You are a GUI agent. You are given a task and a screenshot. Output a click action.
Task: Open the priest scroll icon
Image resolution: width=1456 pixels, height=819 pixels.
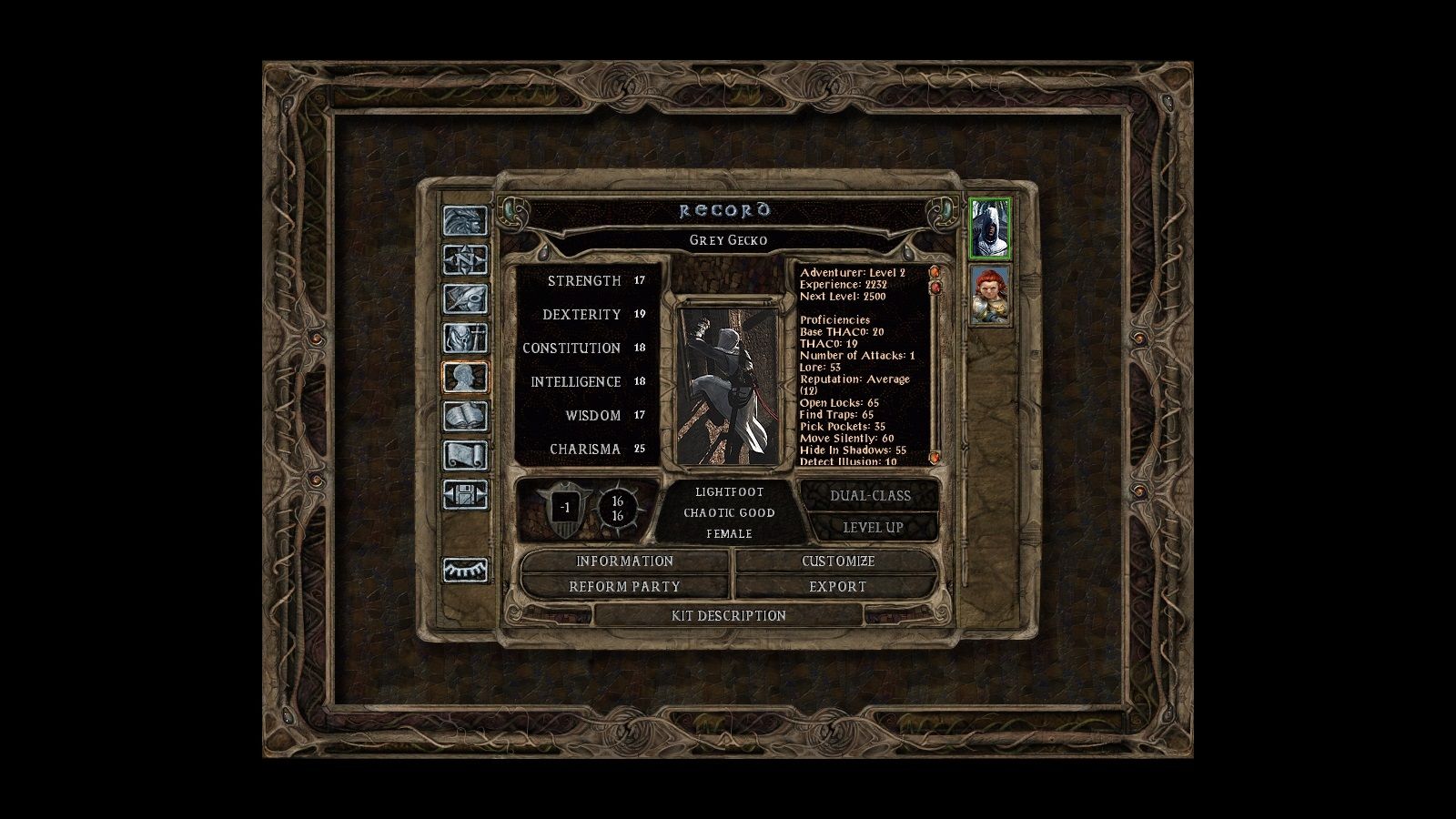[x=465, y=456]
